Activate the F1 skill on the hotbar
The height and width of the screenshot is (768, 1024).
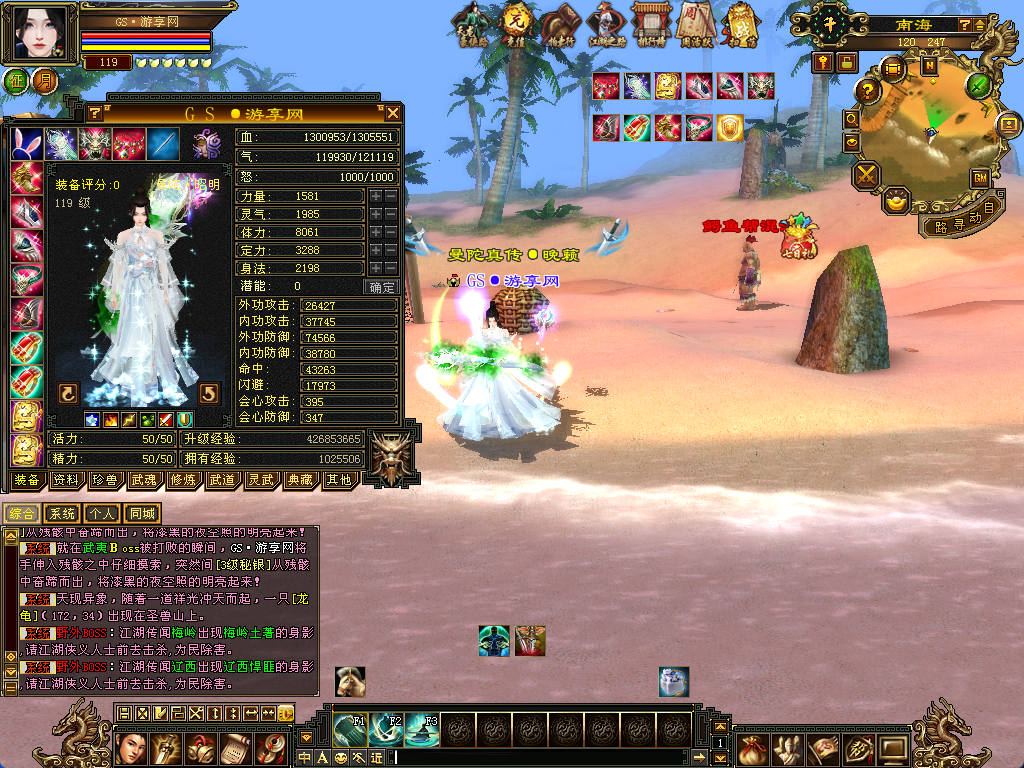click(x=349, y=729)
